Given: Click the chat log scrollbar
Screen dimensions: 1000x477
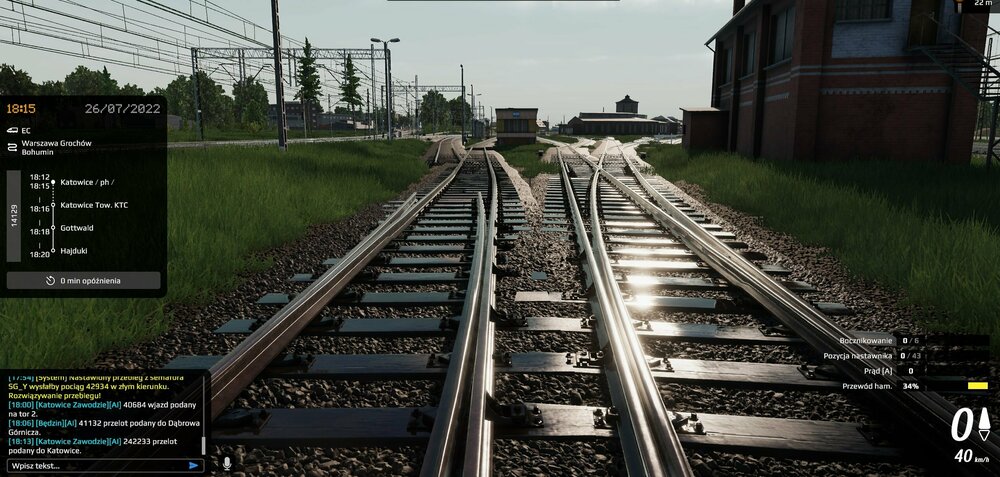Looking at the screenshot, I should (204, 444).
